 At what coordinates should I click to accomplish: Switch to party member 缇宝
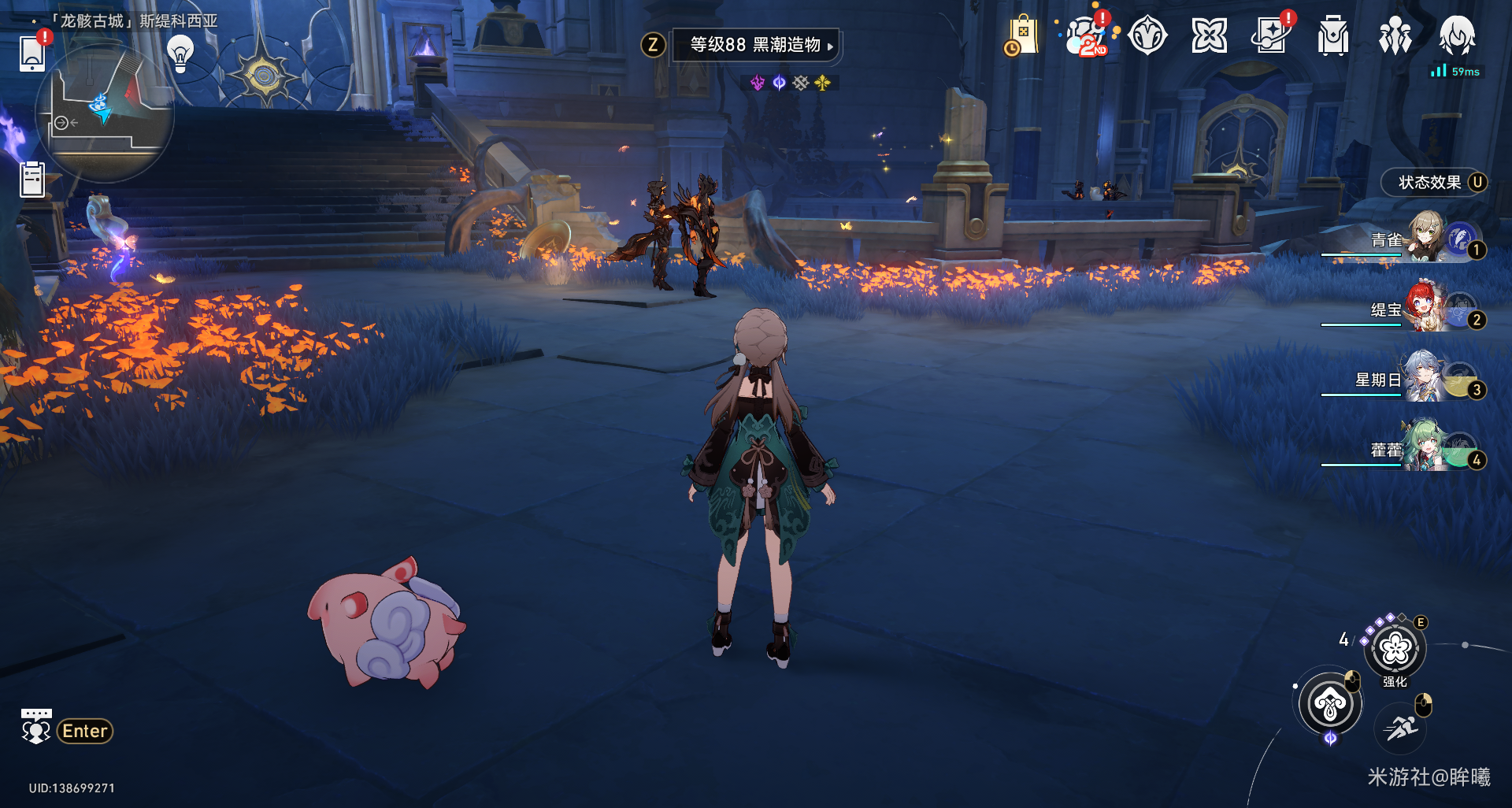click(x=1424, y=307)
